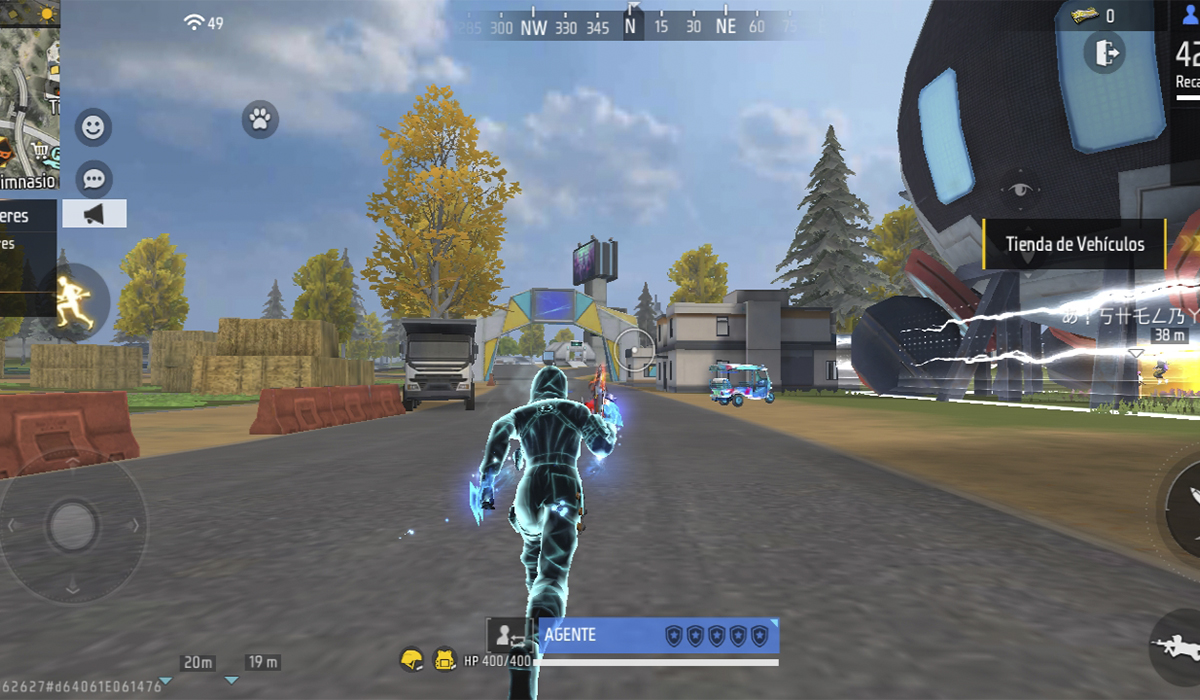Activate the paw pet button
The height and width of the screenshot is (700, 1200).
click(x=260, y=120)
